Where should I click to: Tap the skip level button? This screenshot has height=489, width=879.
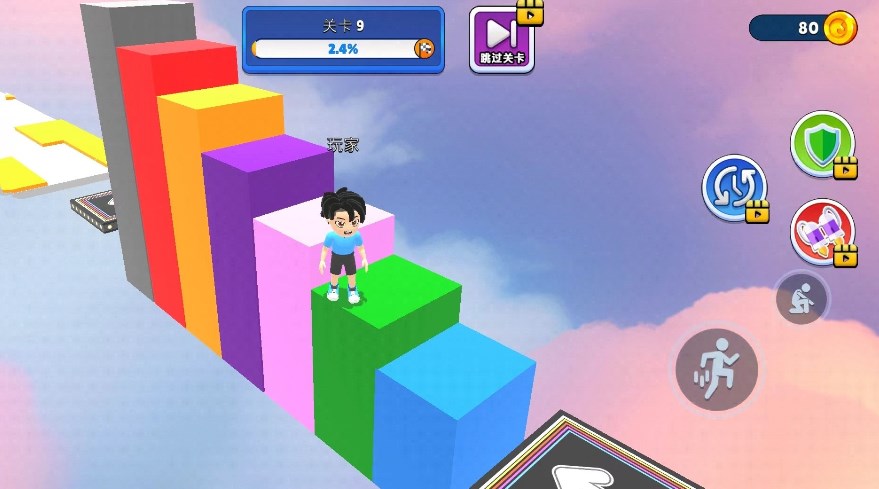click(x=502, y=40)
